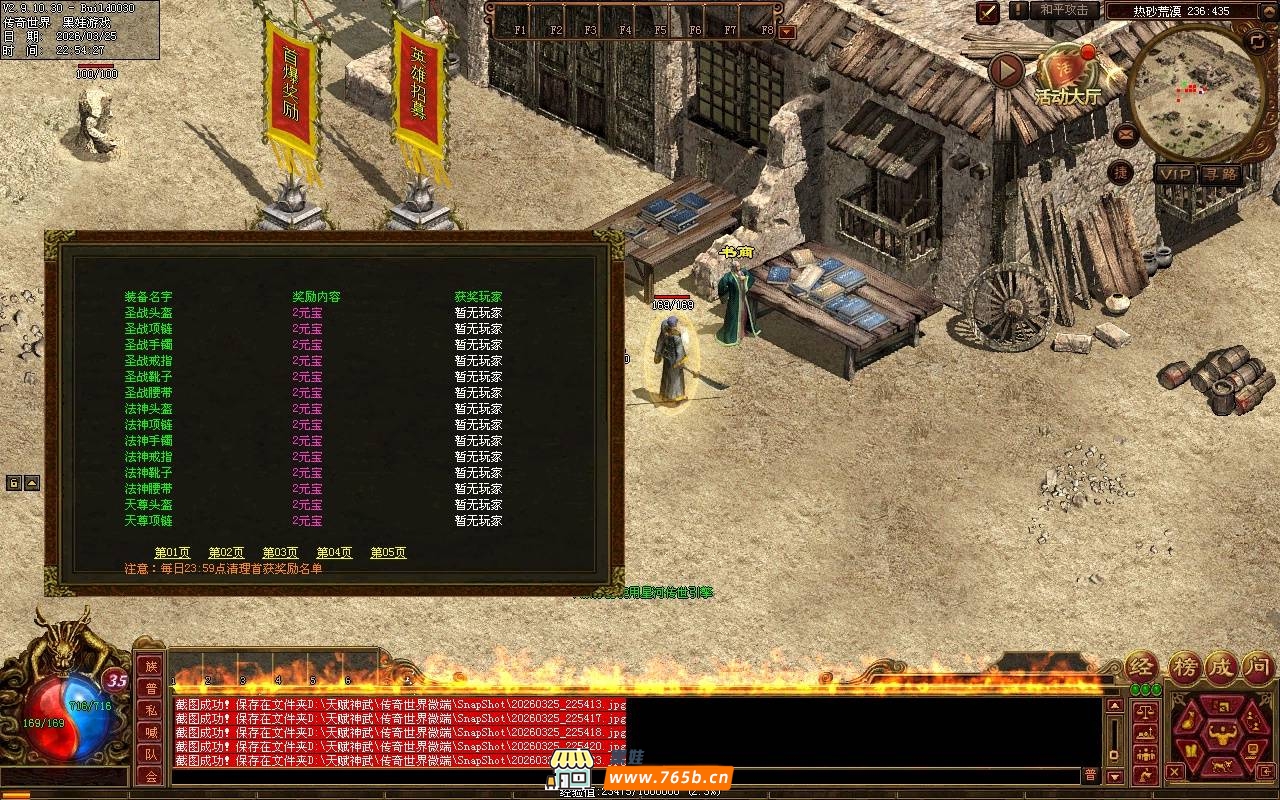Click the 和平攻击 attack mode button
The width and height of the screenshot is (1280, 800).
(1063, 10)
